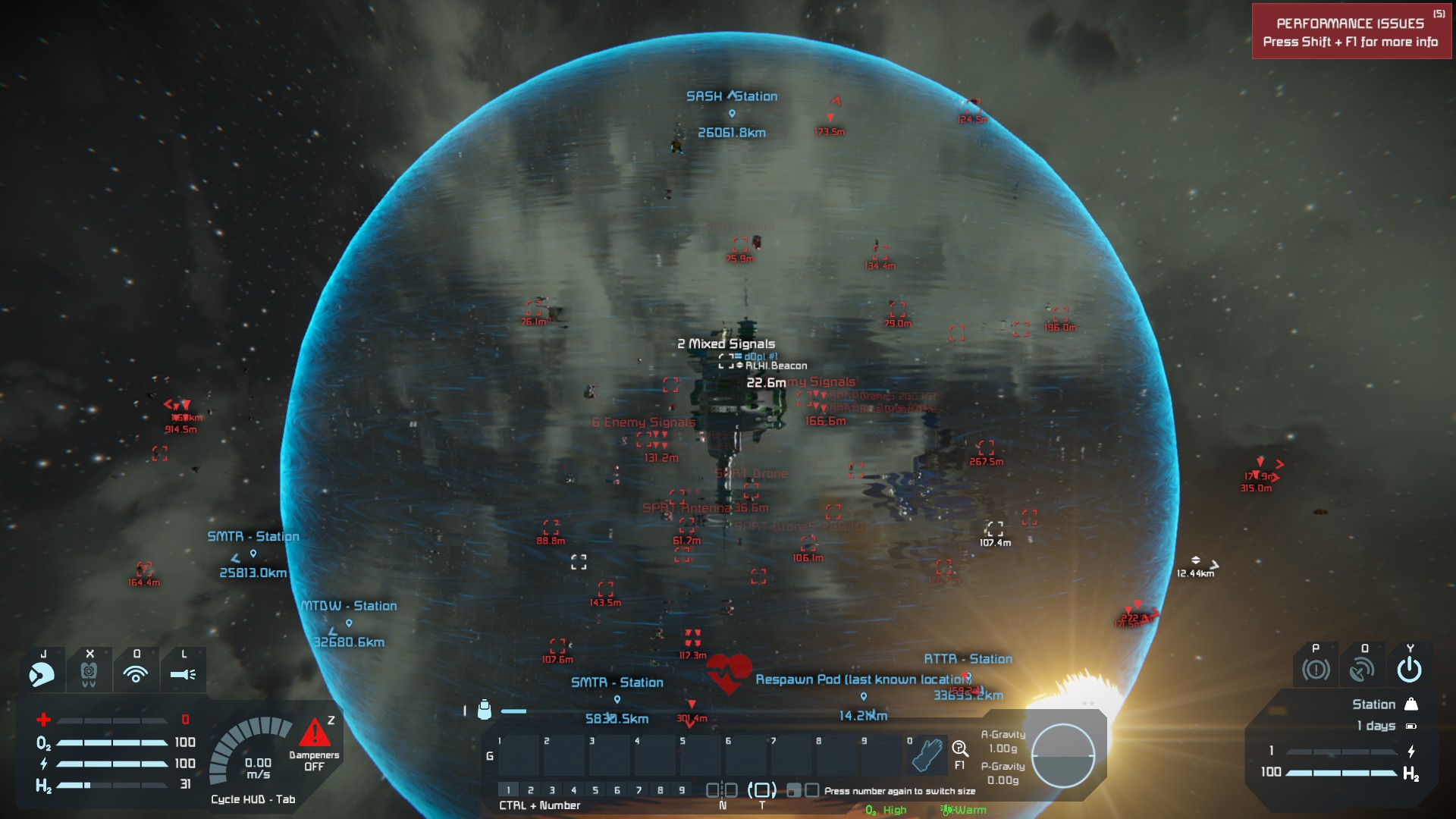Toggle the suit thruster icon
1456x819 pixels.
(x=89, y=673)
